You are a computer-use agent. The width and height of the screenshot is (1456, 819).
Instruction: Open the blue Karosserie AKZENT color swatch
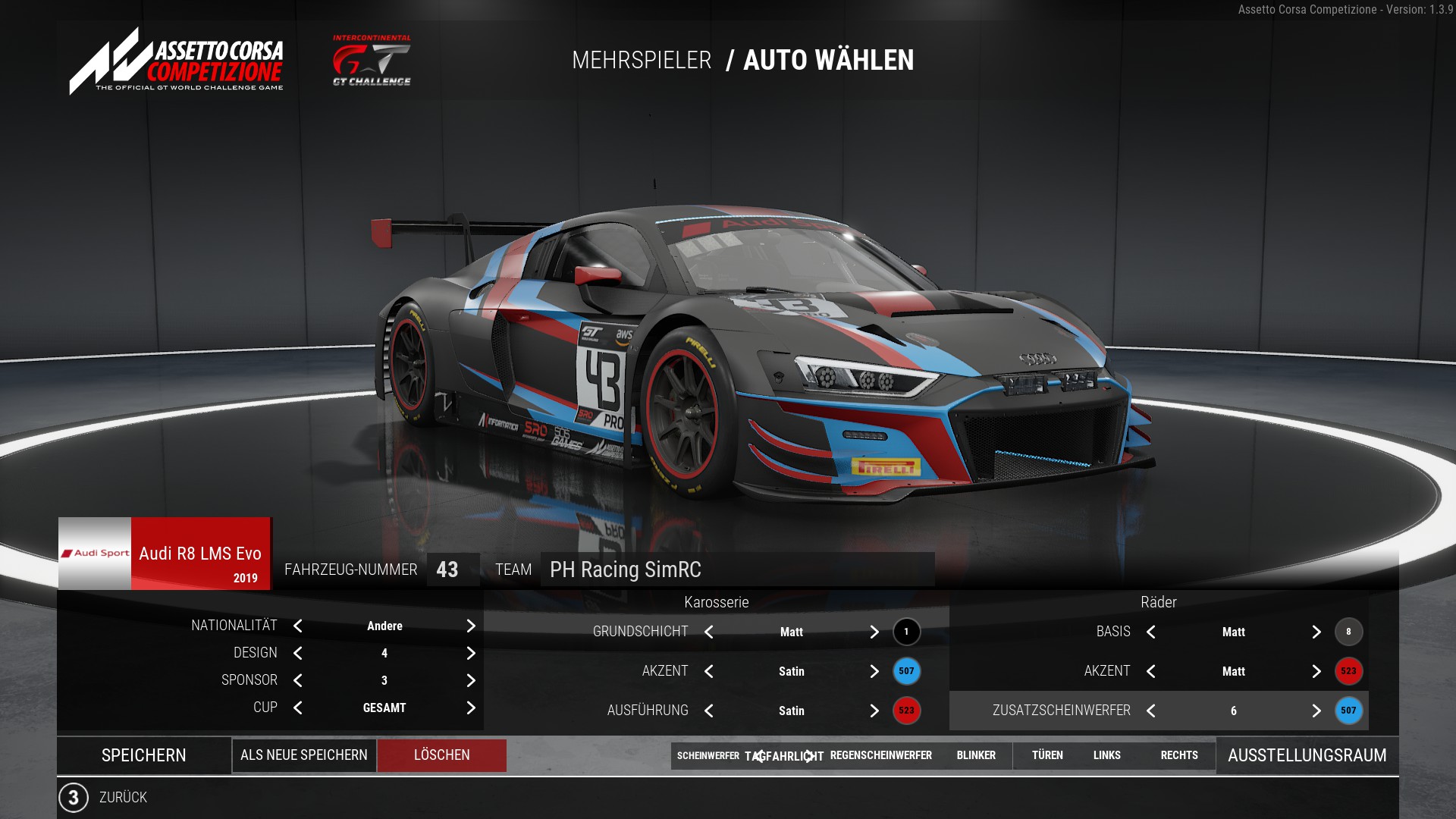point(906,671)
